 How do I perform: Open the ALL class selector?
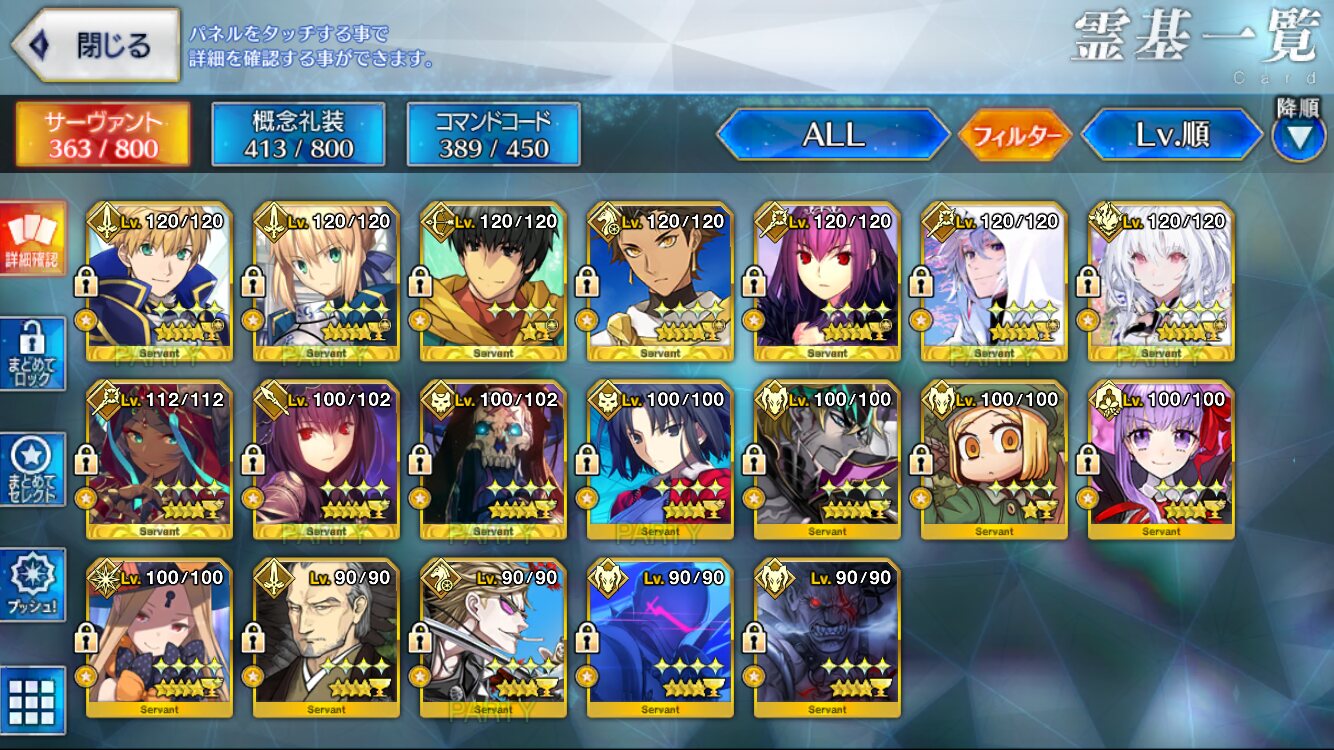pos(833,135)
